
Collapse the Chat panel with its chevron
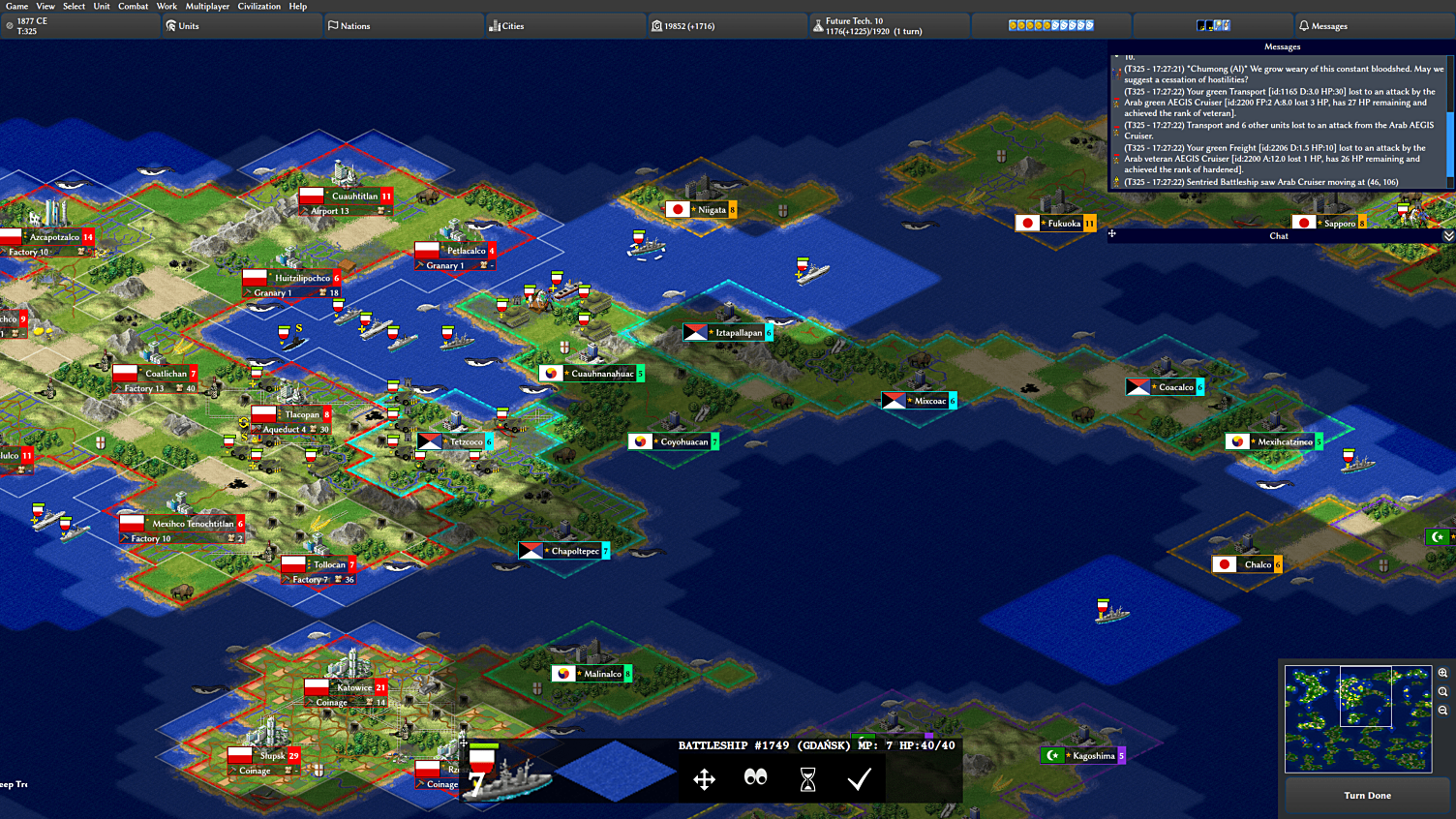click(1447, 235)
